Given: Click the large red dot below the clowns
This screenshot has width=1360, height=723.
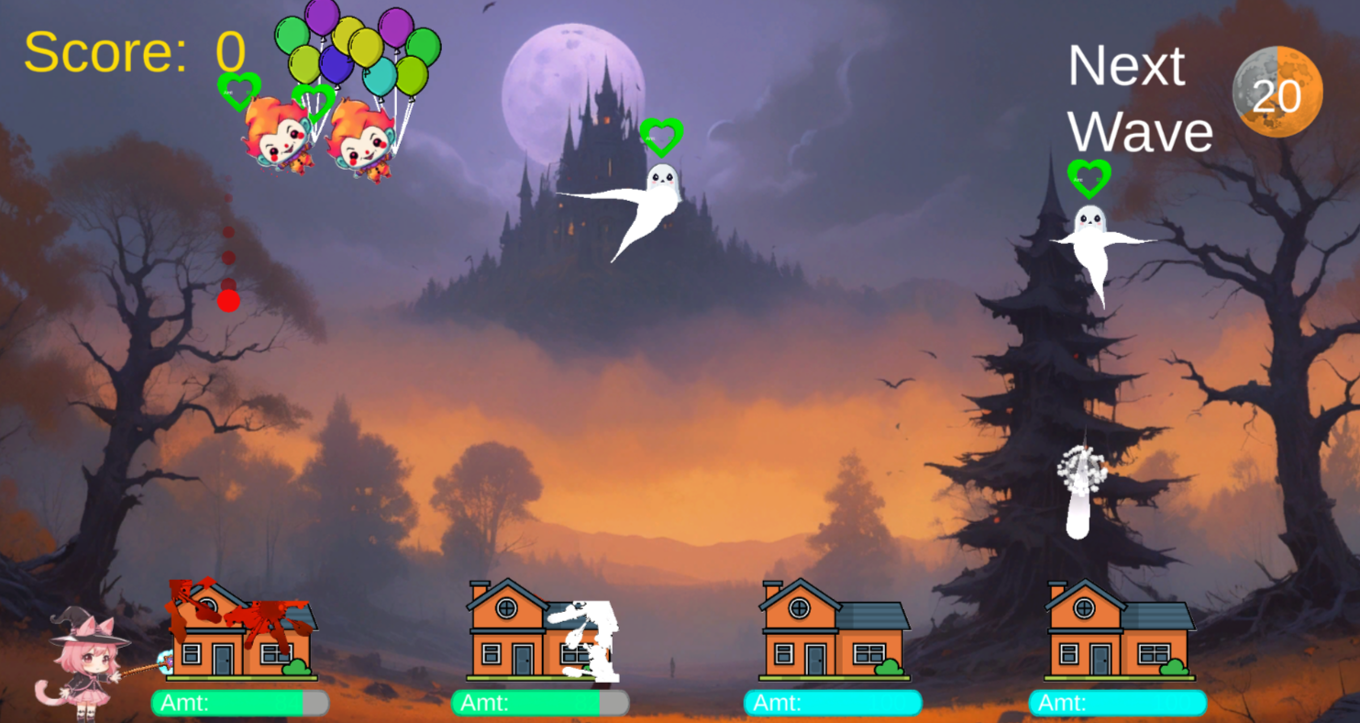Looking at the screenshot, I should (x=227, y=298).
